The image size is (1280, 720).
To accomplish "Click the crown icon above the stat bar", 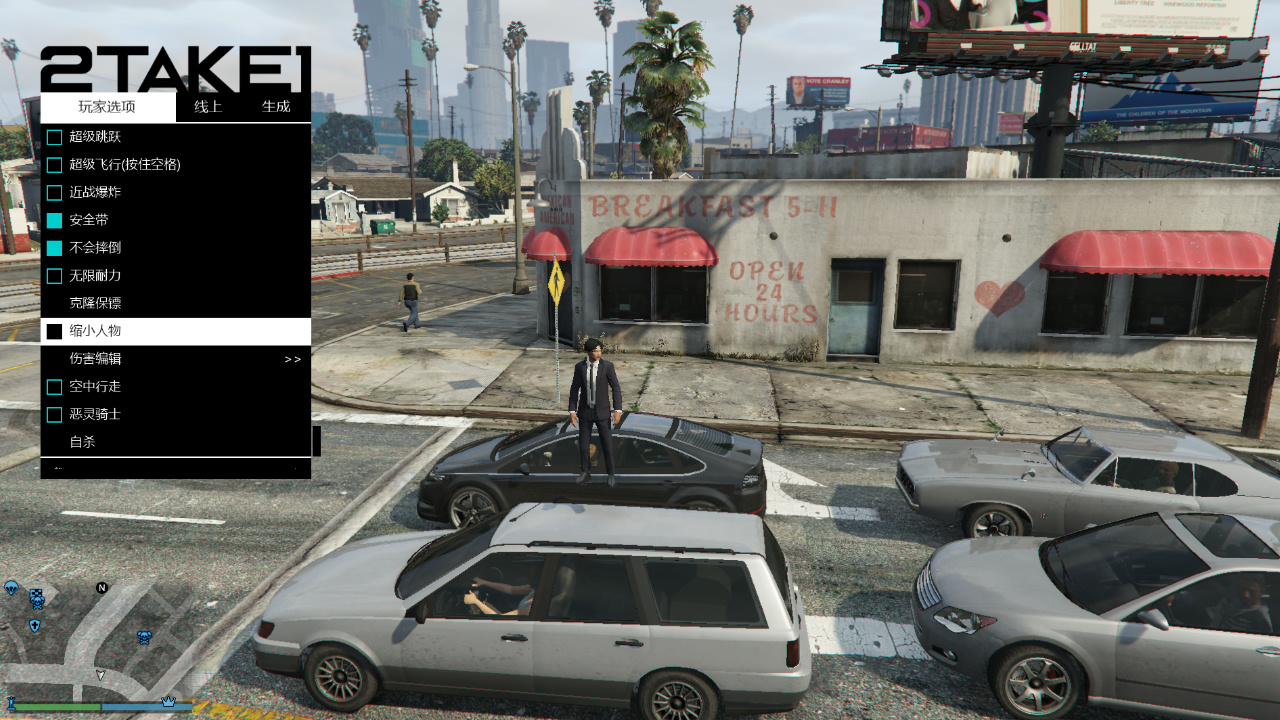I will (x=168, y=701).
